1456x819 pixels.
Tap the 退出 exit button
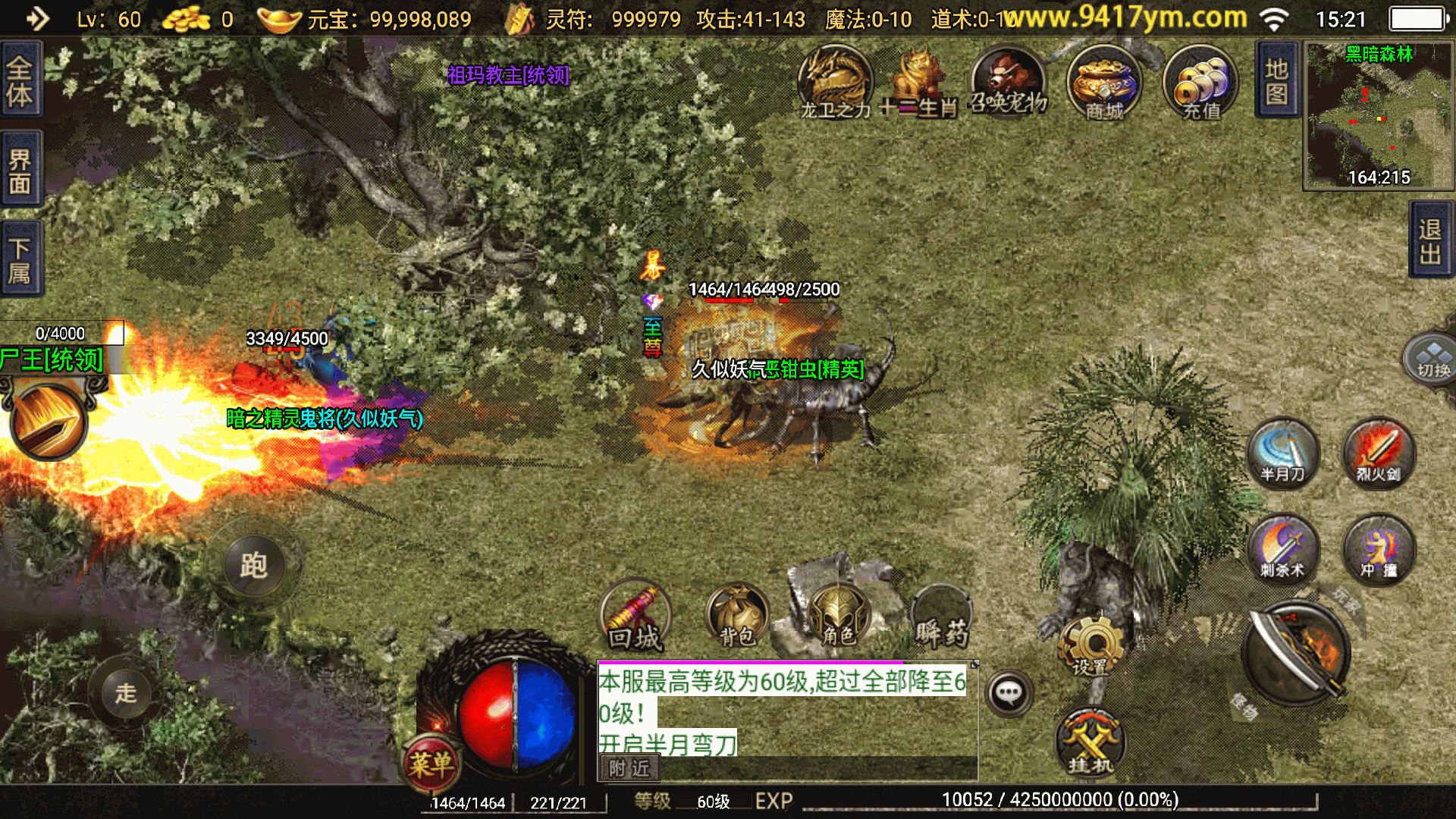point(1430,241)
